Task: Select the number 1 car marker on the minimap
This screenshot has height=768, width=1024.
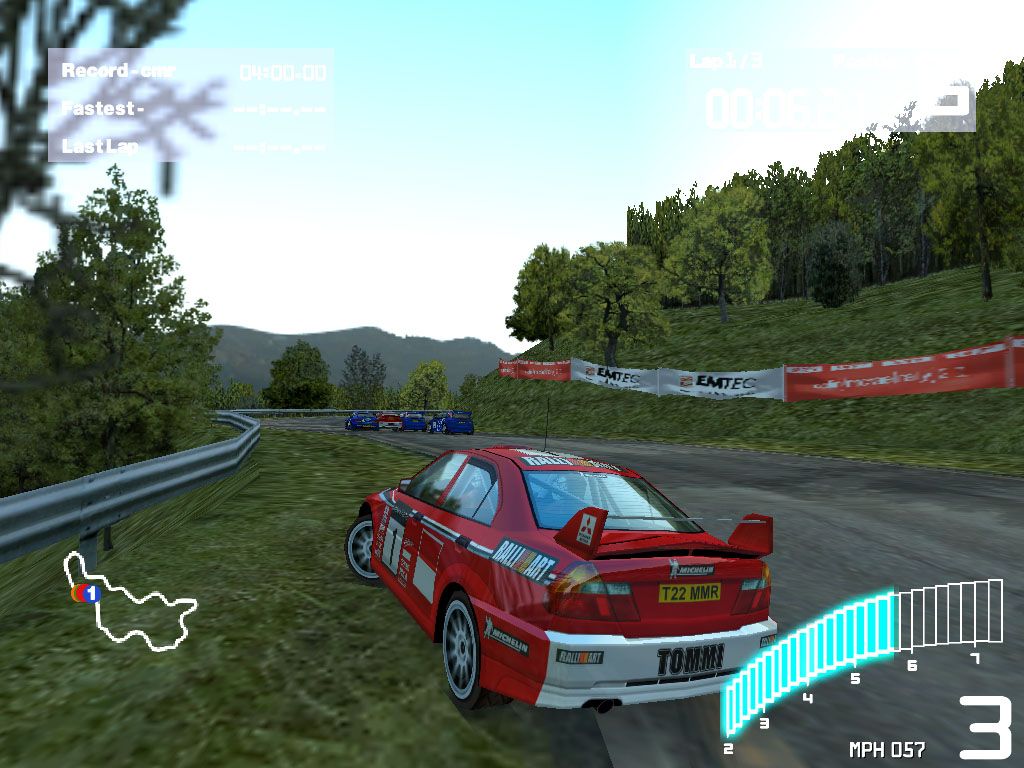Action: coord(91,594)
